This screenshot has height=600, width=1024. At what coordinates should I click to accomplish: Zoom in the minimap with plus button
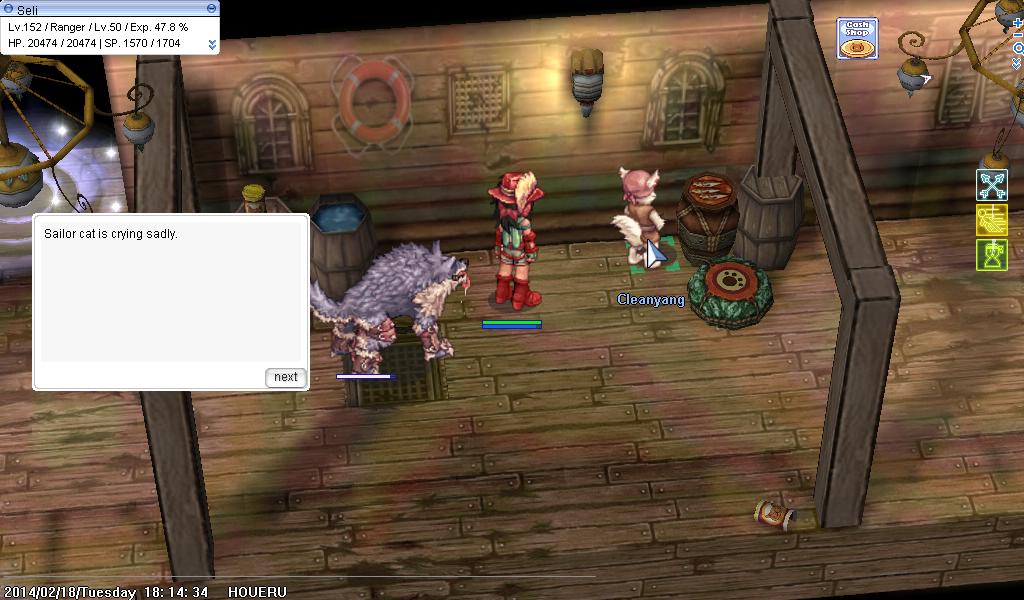point(1017,21)
